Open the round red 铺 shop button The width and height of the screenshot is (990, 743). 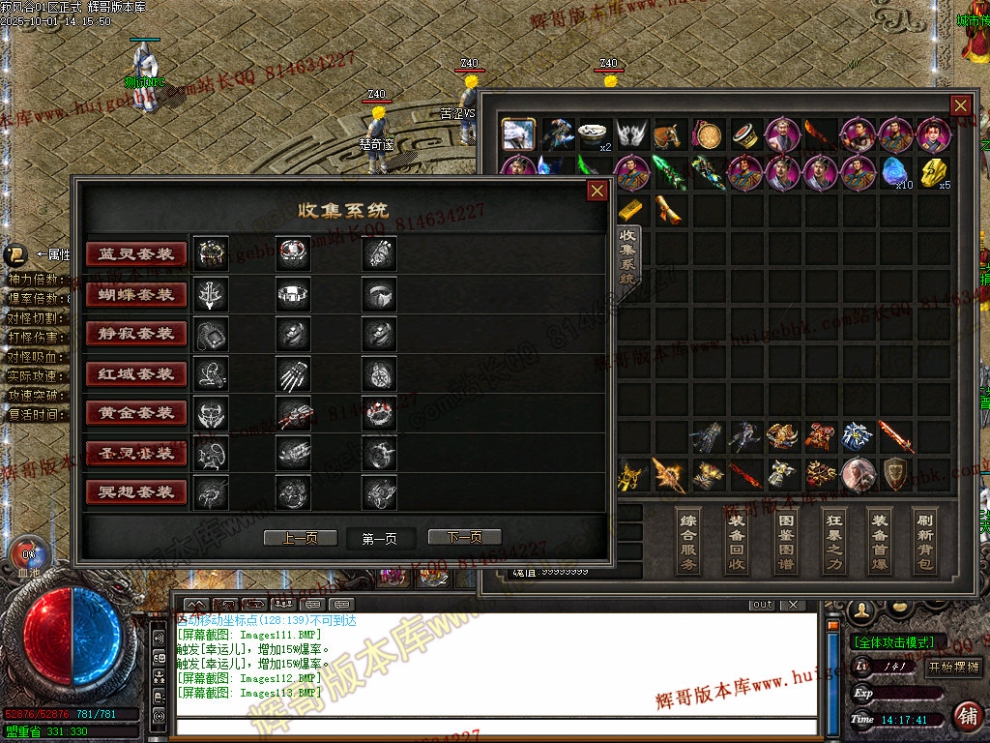pos(967,716)
